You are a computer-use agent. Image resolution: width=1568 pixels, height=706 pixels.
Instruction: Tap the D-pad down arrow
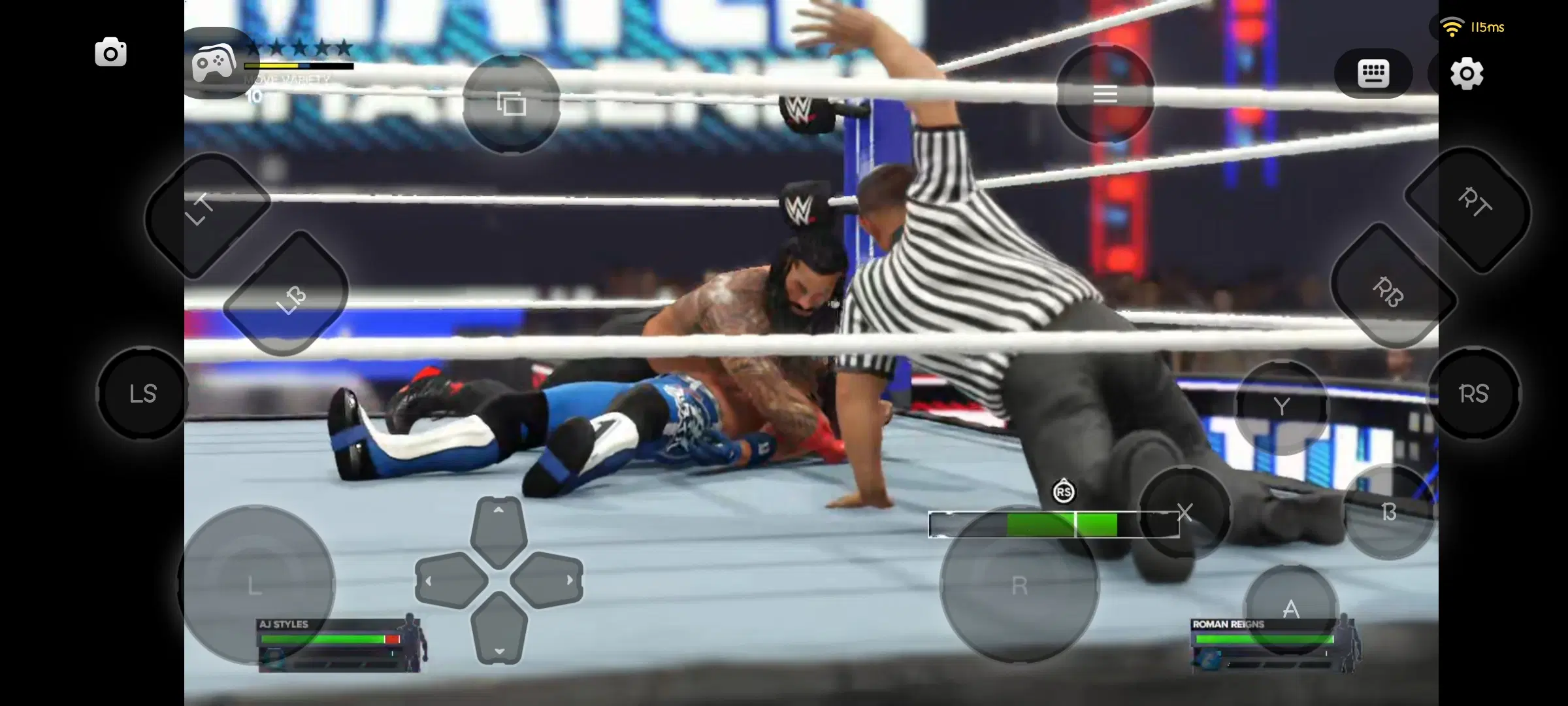tap(498, 635)
